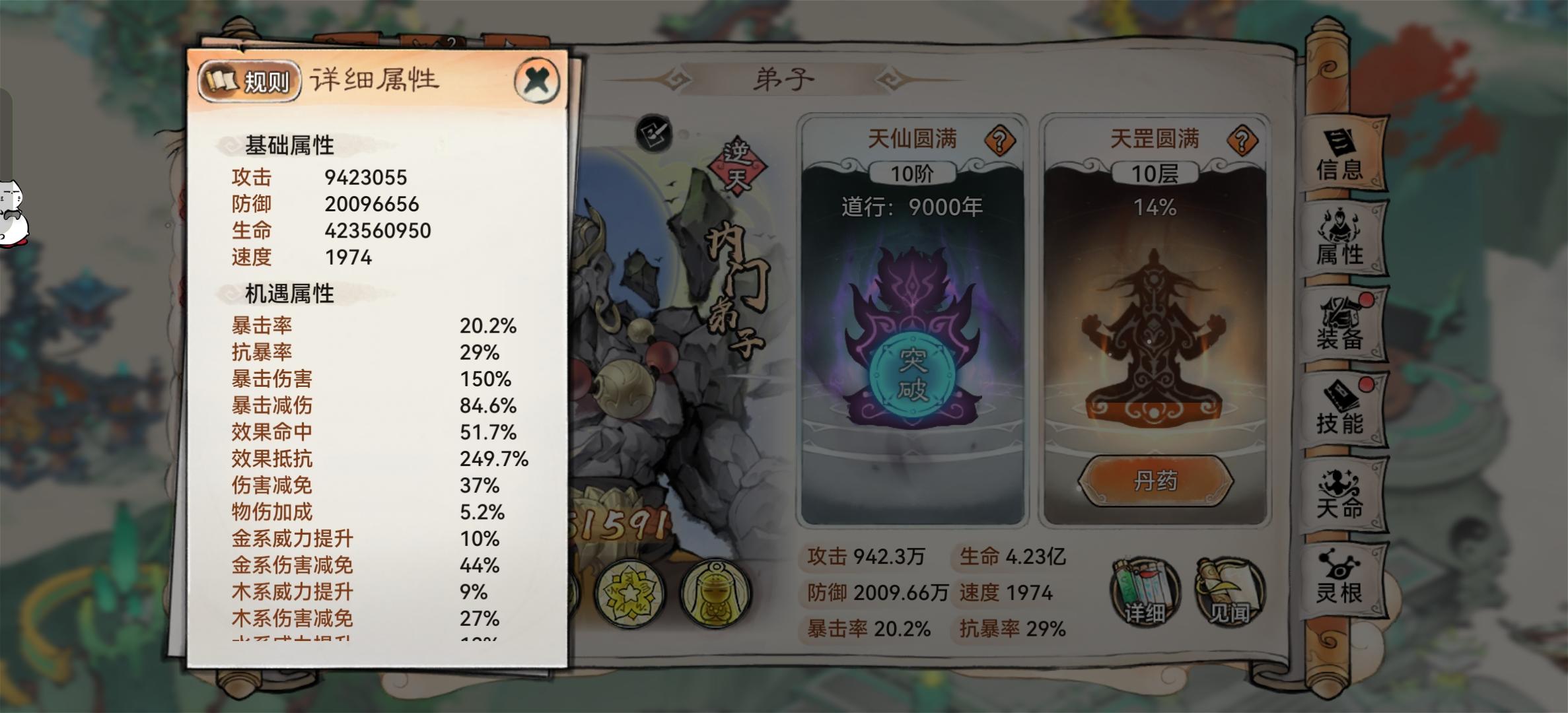This screenshot has height=713, width=1568.
Task: Open help for 天罡圆满 via question mark
Action: click(1241, 139)
